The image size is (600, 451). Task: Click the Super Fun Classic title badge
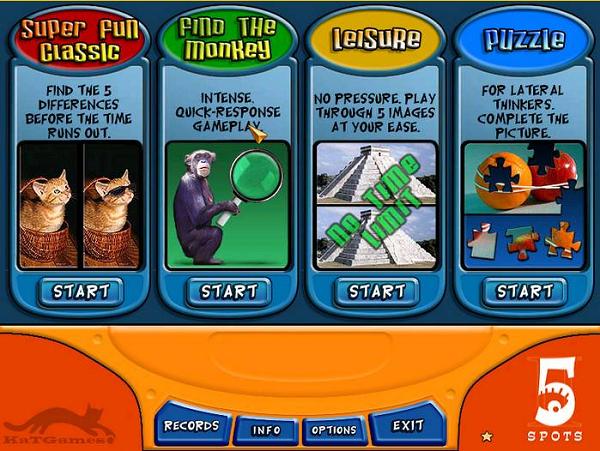tap(82, 37)
